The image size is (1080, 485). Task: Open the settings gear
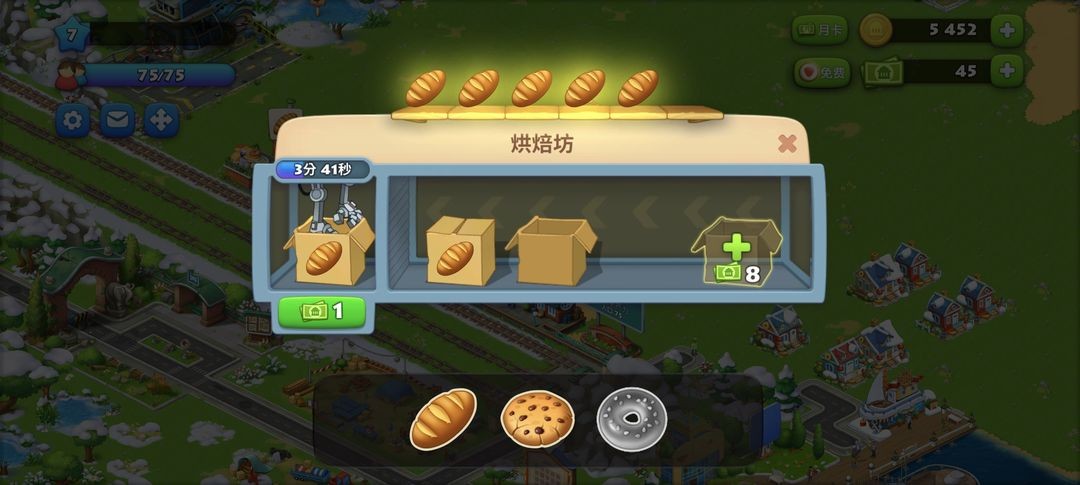[72, 121]
